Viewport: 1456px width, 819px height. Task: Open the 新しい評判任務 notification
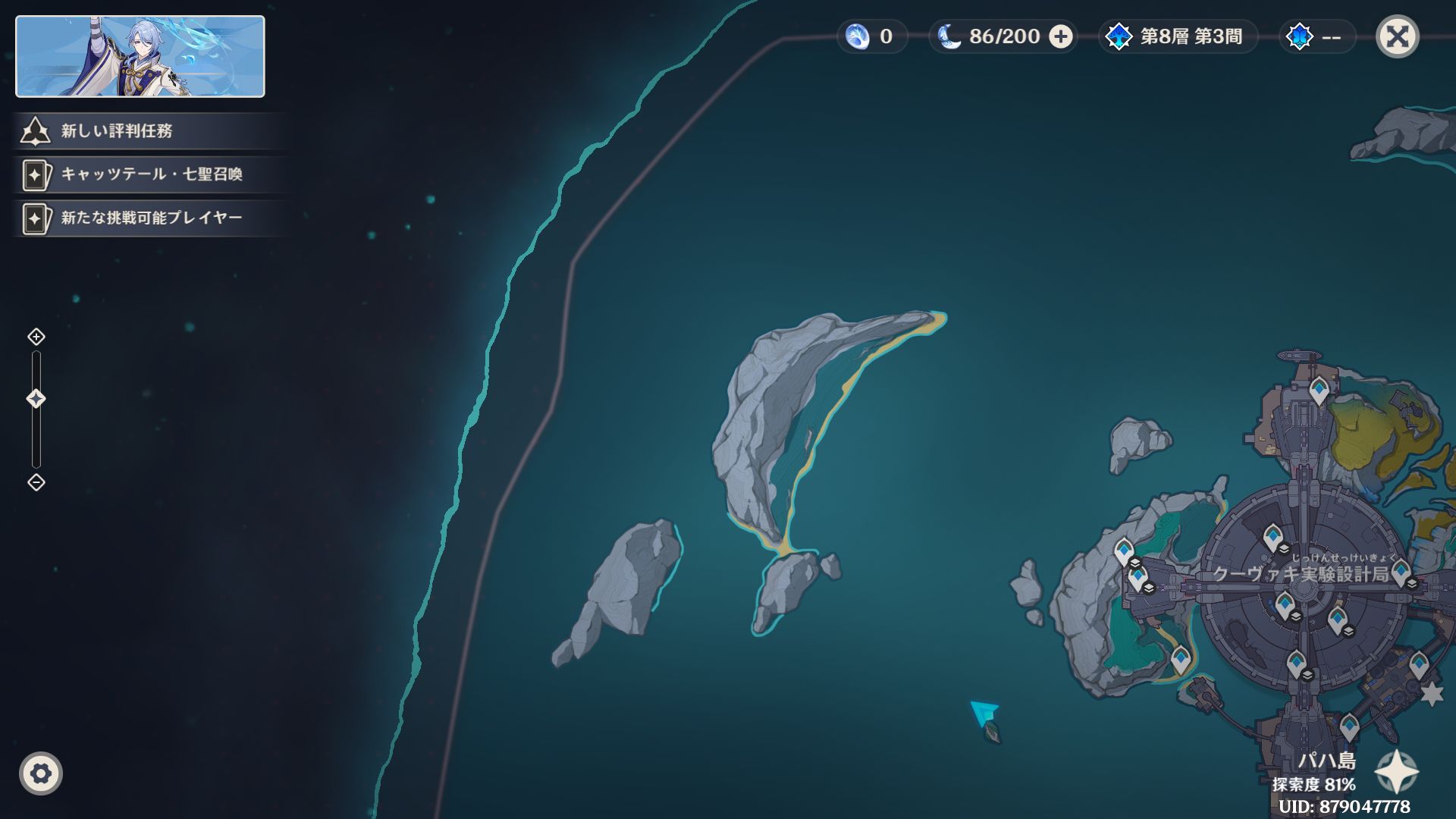(x=117, y=131)
